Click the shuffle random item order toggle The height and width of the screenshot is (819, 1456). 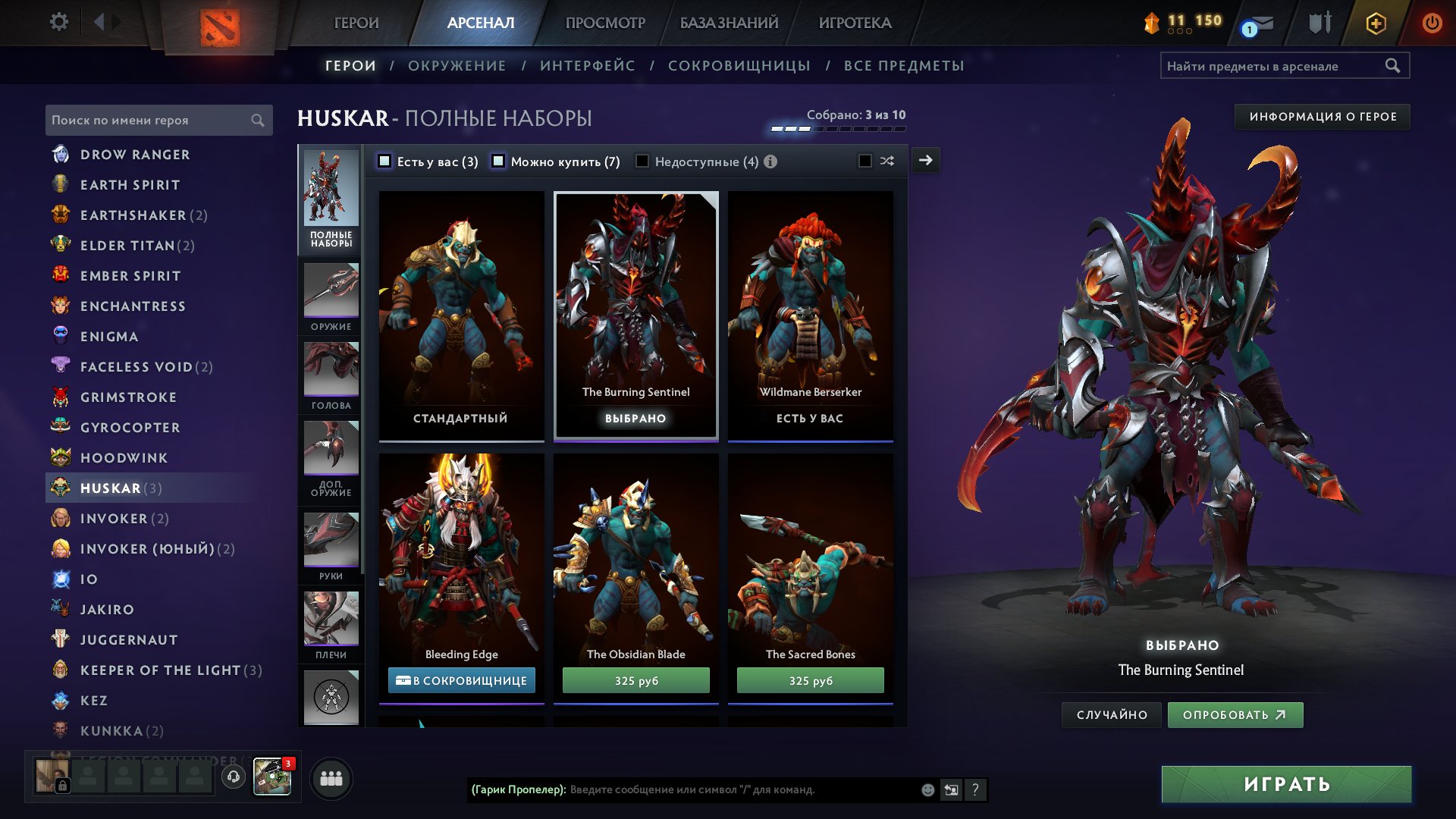[x=886, y=161]
